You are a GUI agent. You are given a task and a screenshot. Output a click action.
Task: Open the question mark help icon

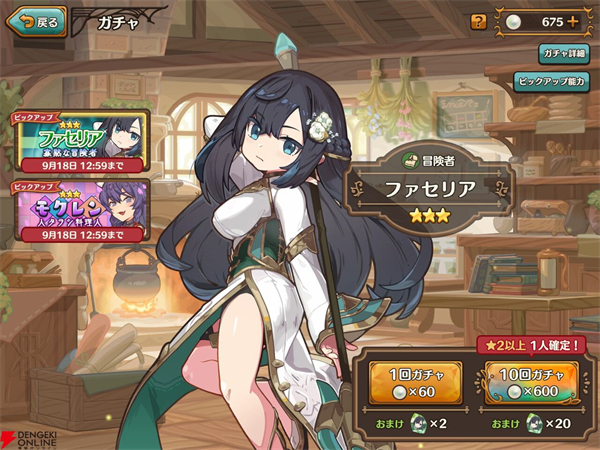[x=478, y=21]
